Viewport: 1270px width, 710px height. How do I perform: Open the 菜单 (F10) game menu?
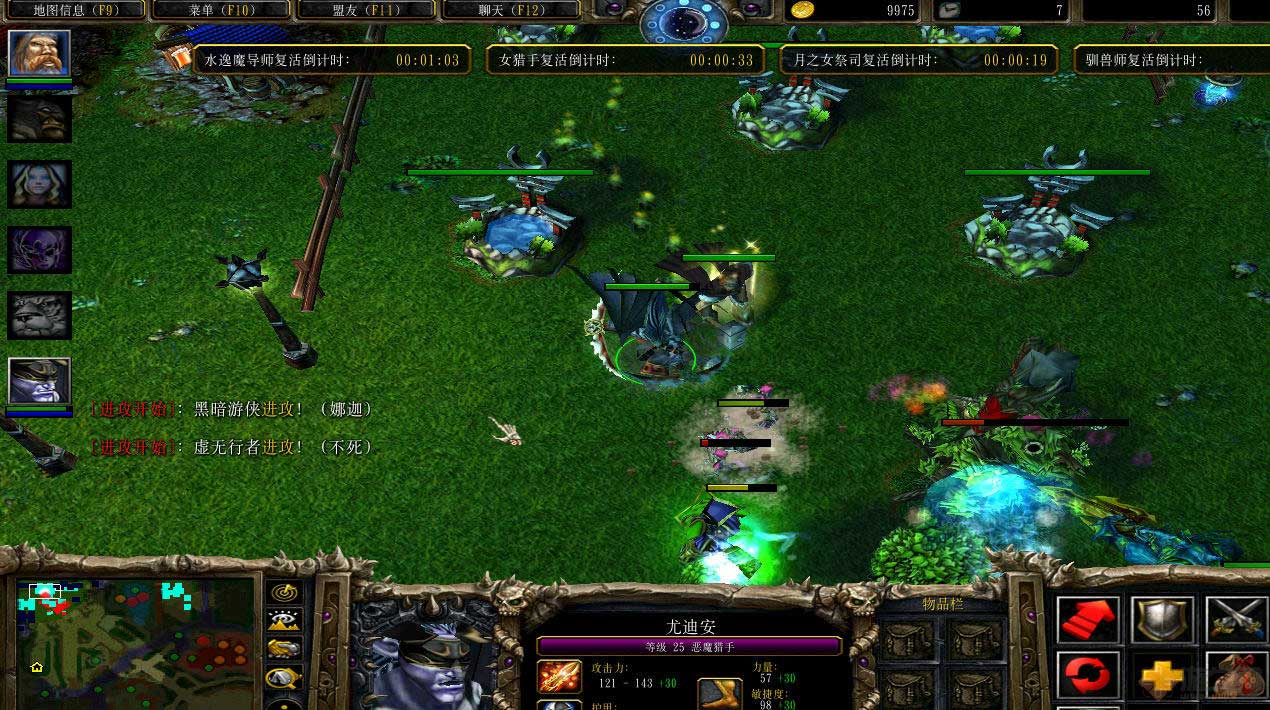coord(221,10)
